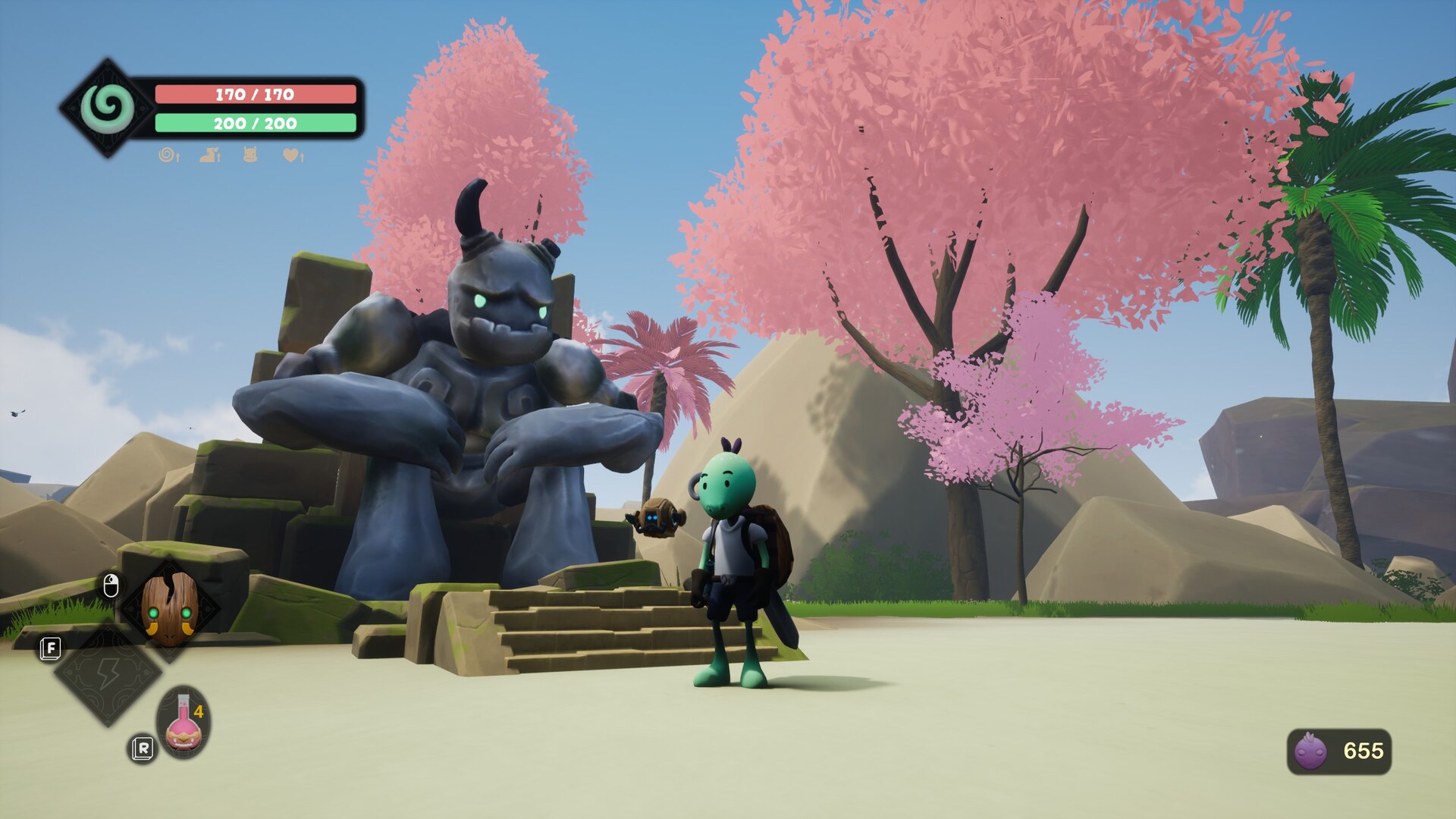Viewport: 1456px width, 819px height.
Task: Click the heart upgrade buff icon
Action: click(293, 155)
